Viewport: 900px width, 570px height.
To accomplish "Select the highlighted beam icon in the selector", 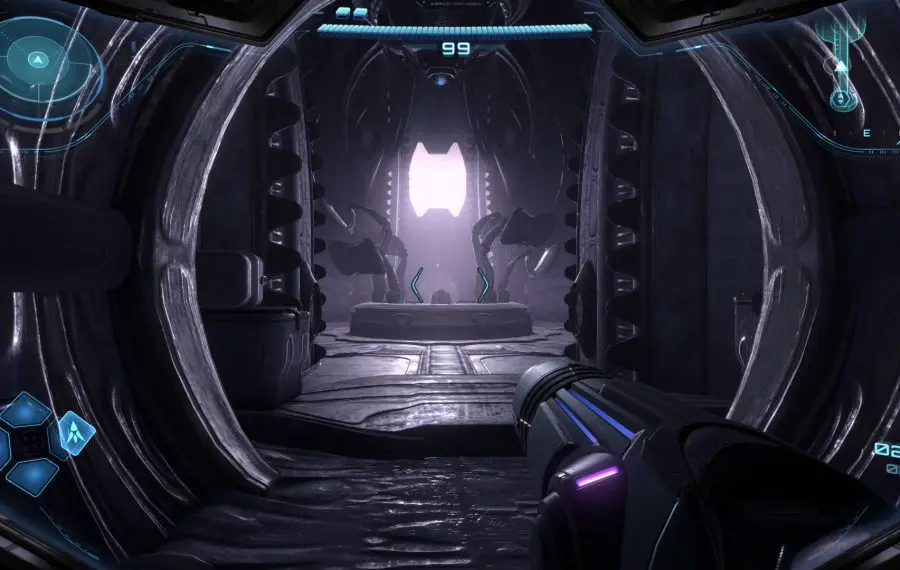I will tap(75, 432).
